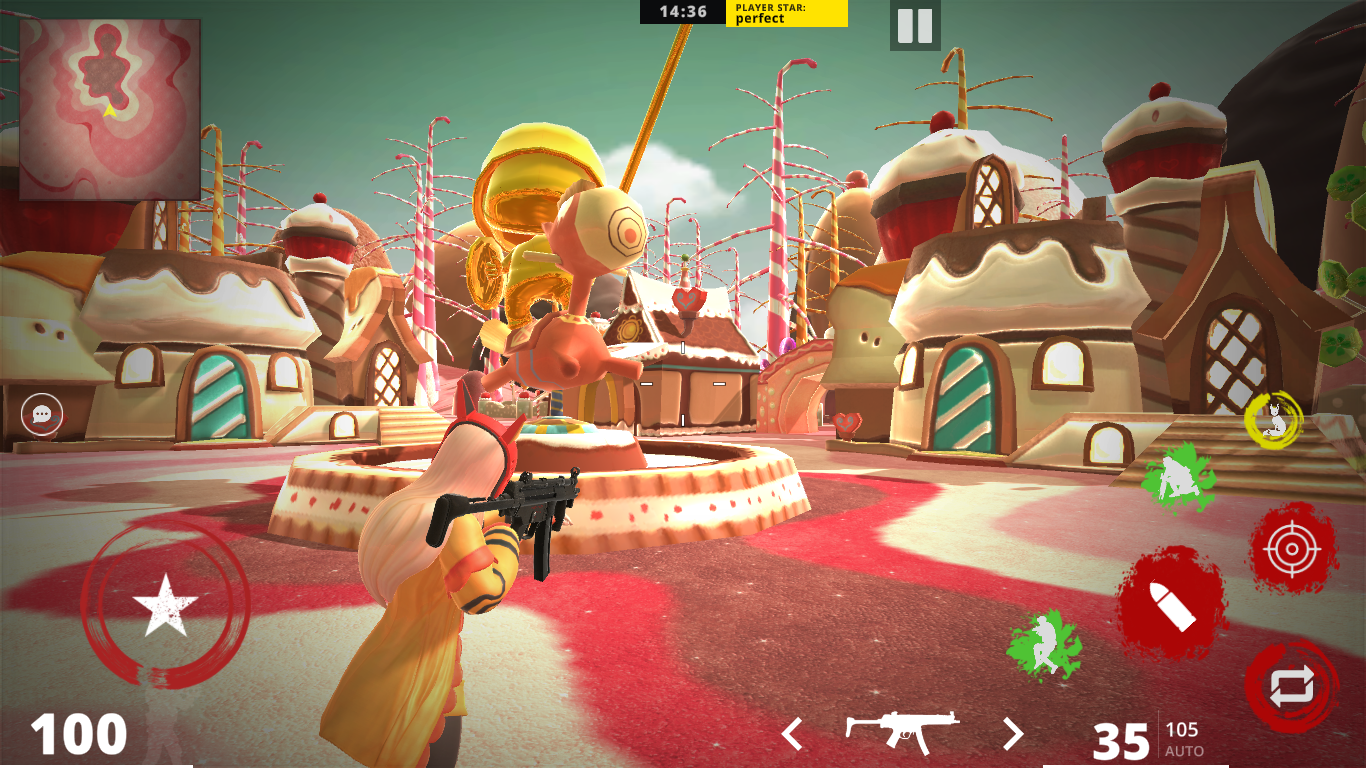
Task: Open the chat speech bubble
Action: [x=42, y=414]
